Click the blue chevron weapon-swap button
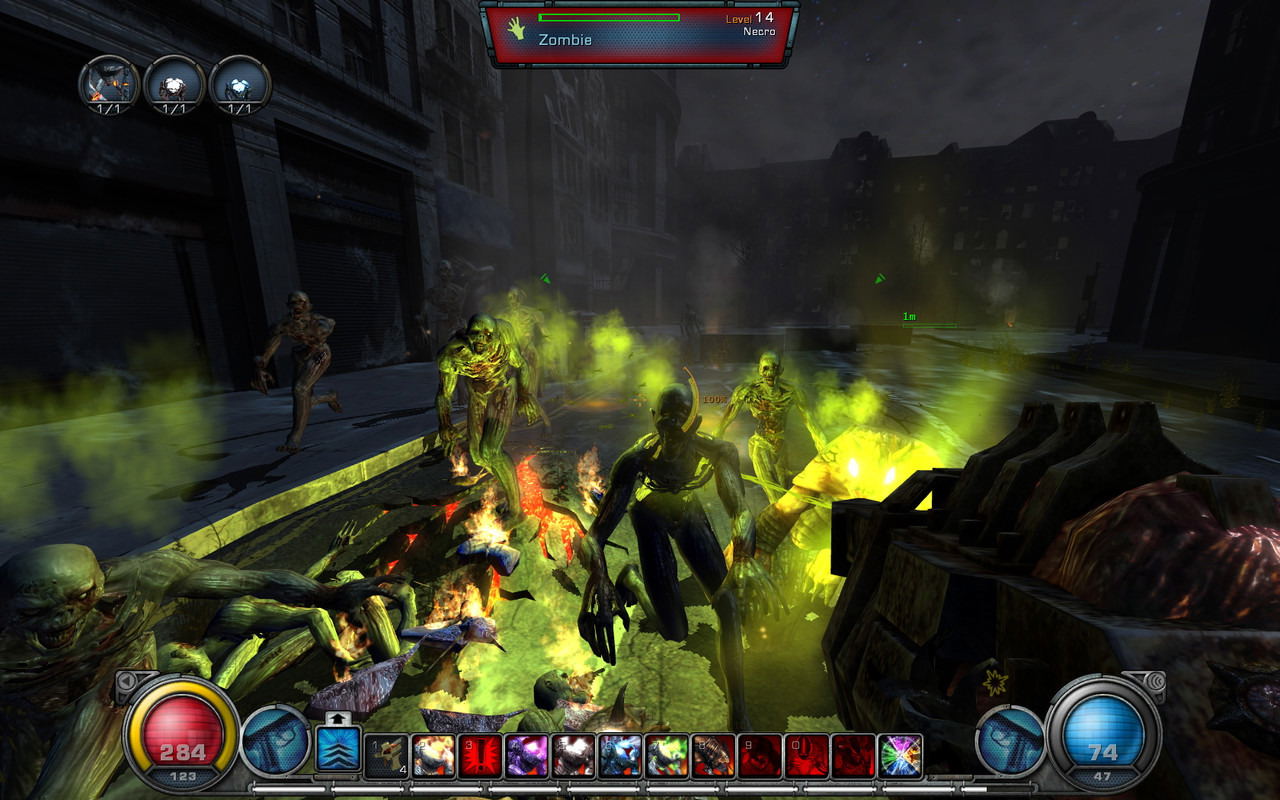 [338, 749]
